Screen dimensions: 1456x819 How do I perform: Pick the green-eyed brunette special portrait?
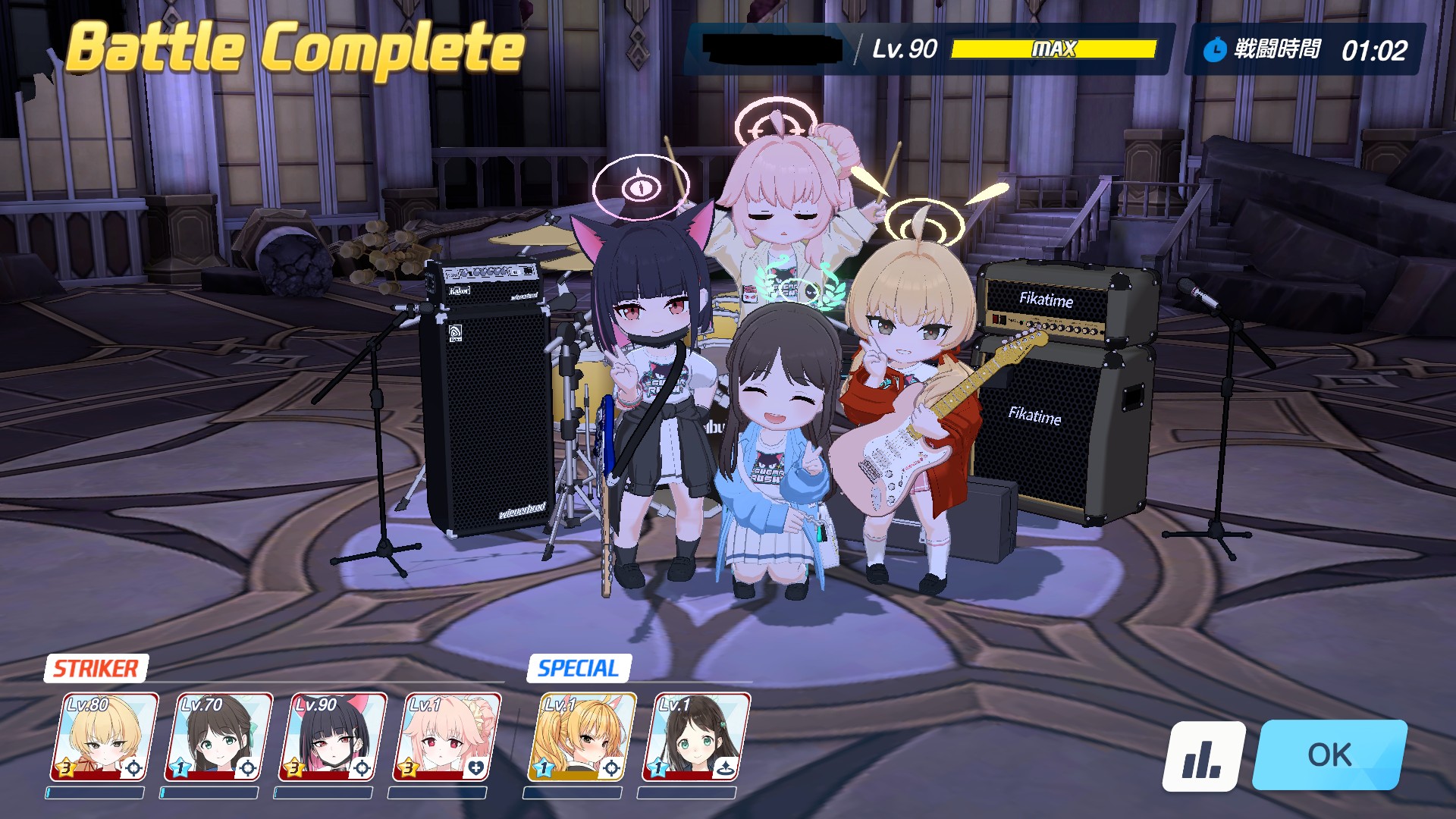[x=695, y=737]
